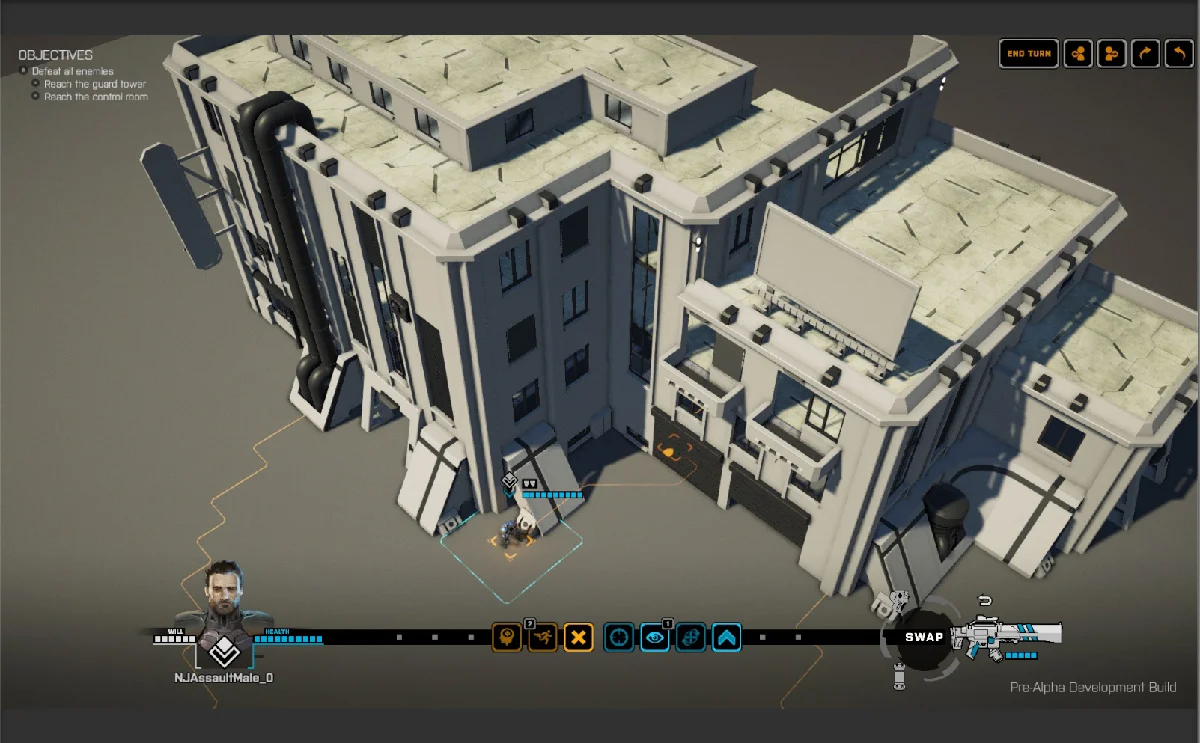Open the OBJECTIVES tracker
Image resolution: width=1200 pixels, height=743 pixels.
tap(55, 55)
